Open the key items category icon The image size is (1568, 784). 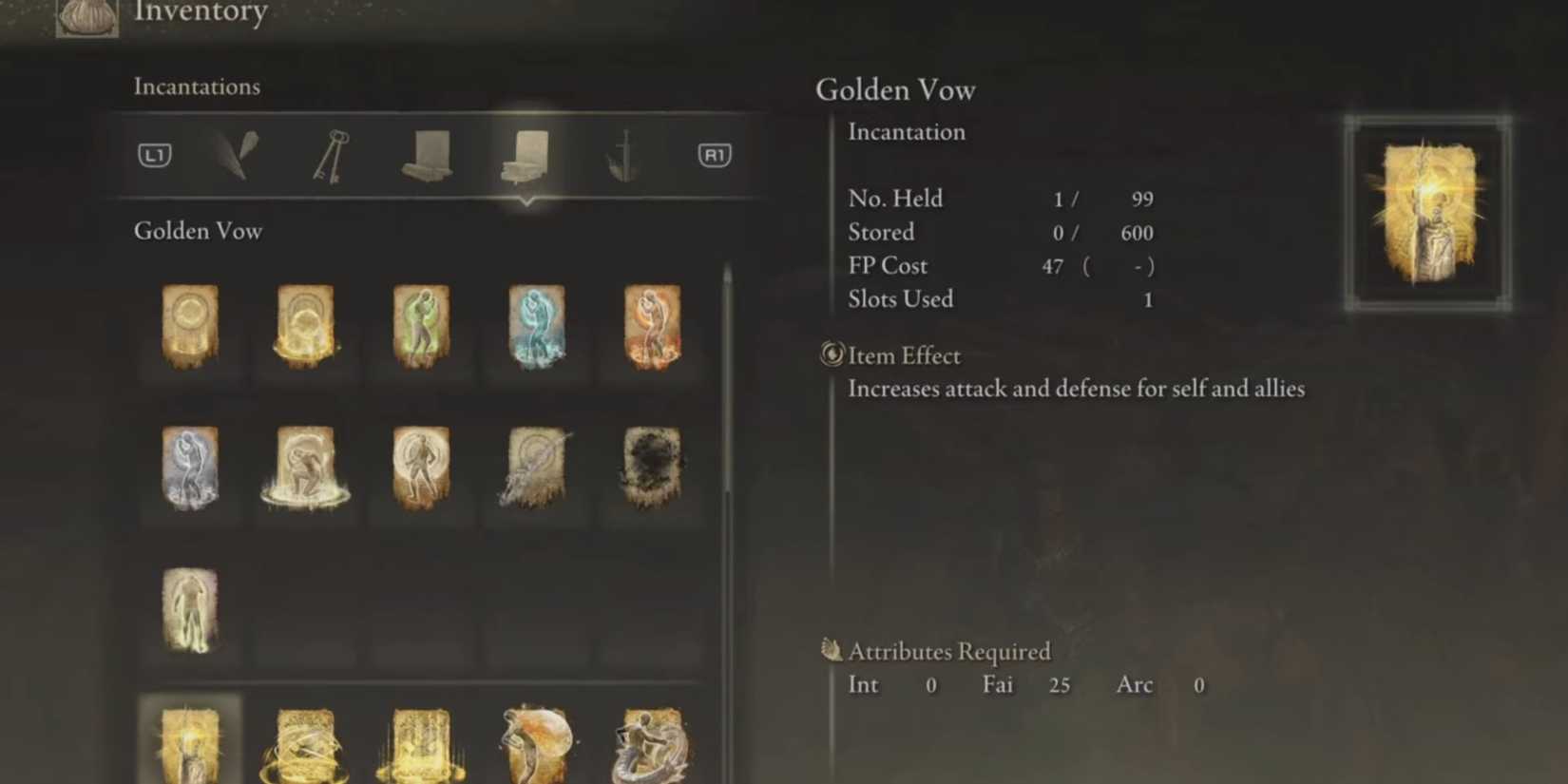pyautogui.click(x=330, y=155)
